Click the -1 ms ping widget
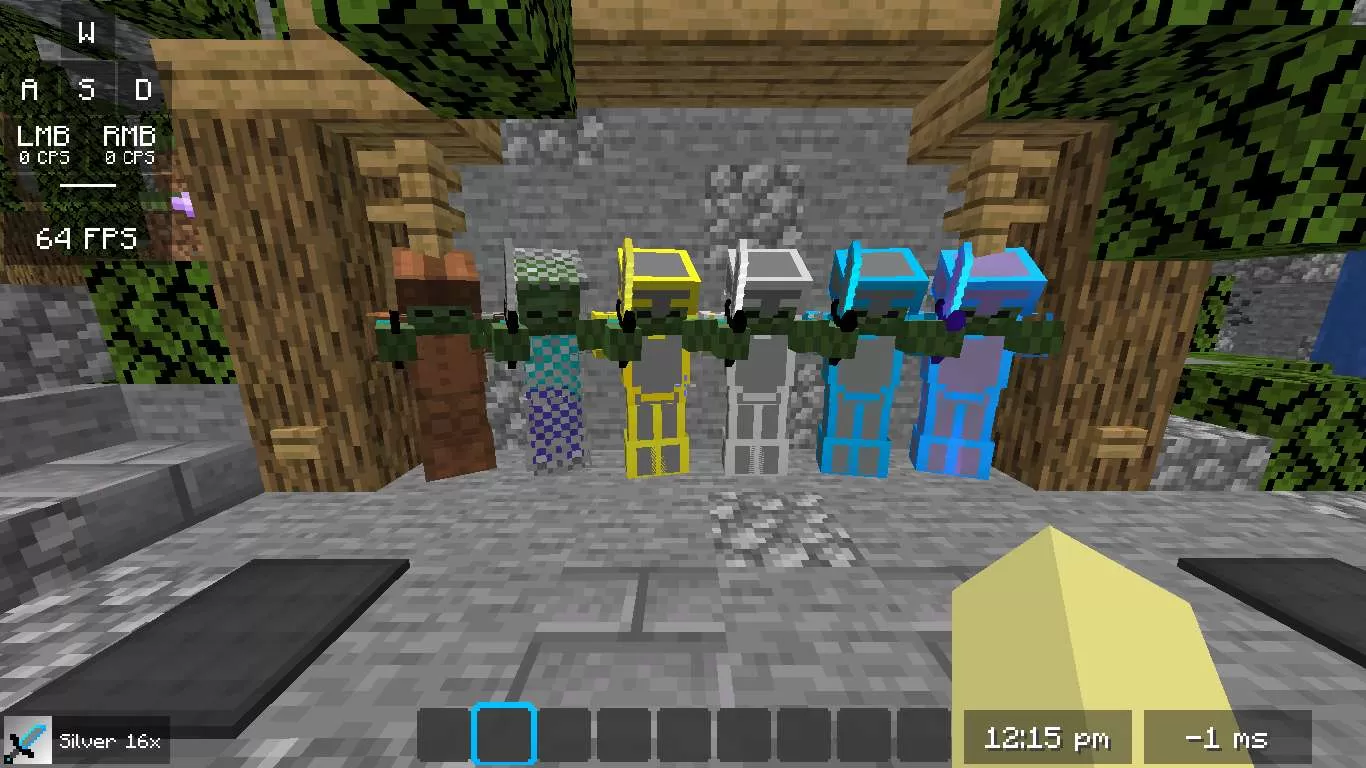Image resolution: width=1366 pixels, height=768 pixels. pyautogui.click(x=1230, y=738)
